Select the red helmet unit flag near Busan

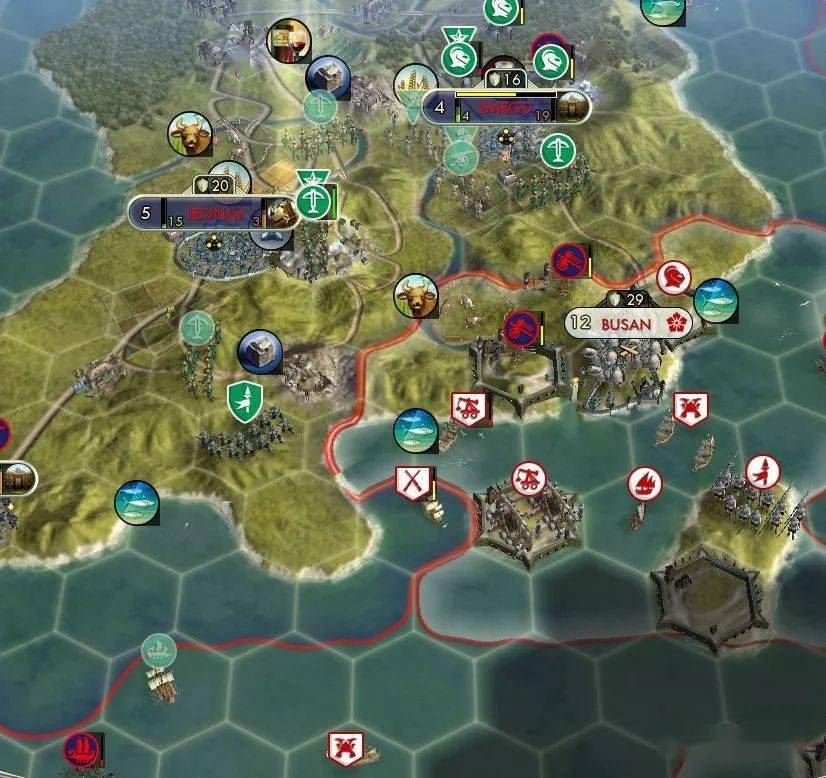(673, 277)
